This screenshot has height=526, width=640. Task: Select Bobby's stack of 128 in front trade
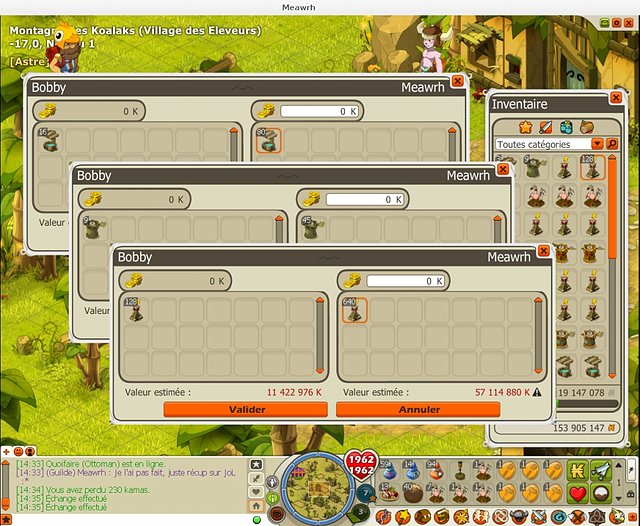[135, 312]
